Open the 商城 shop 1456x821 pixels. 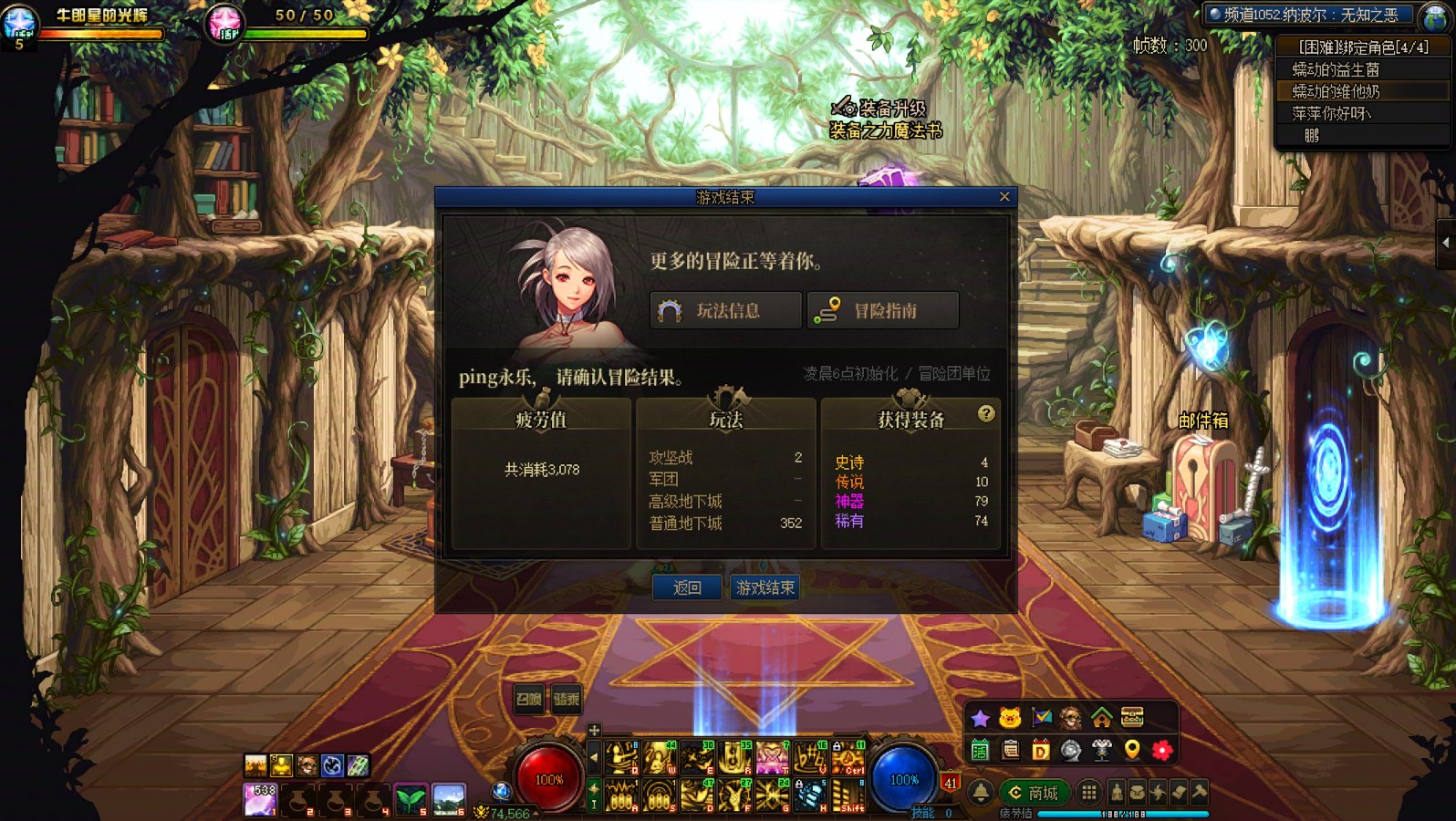coord(1034,793)
